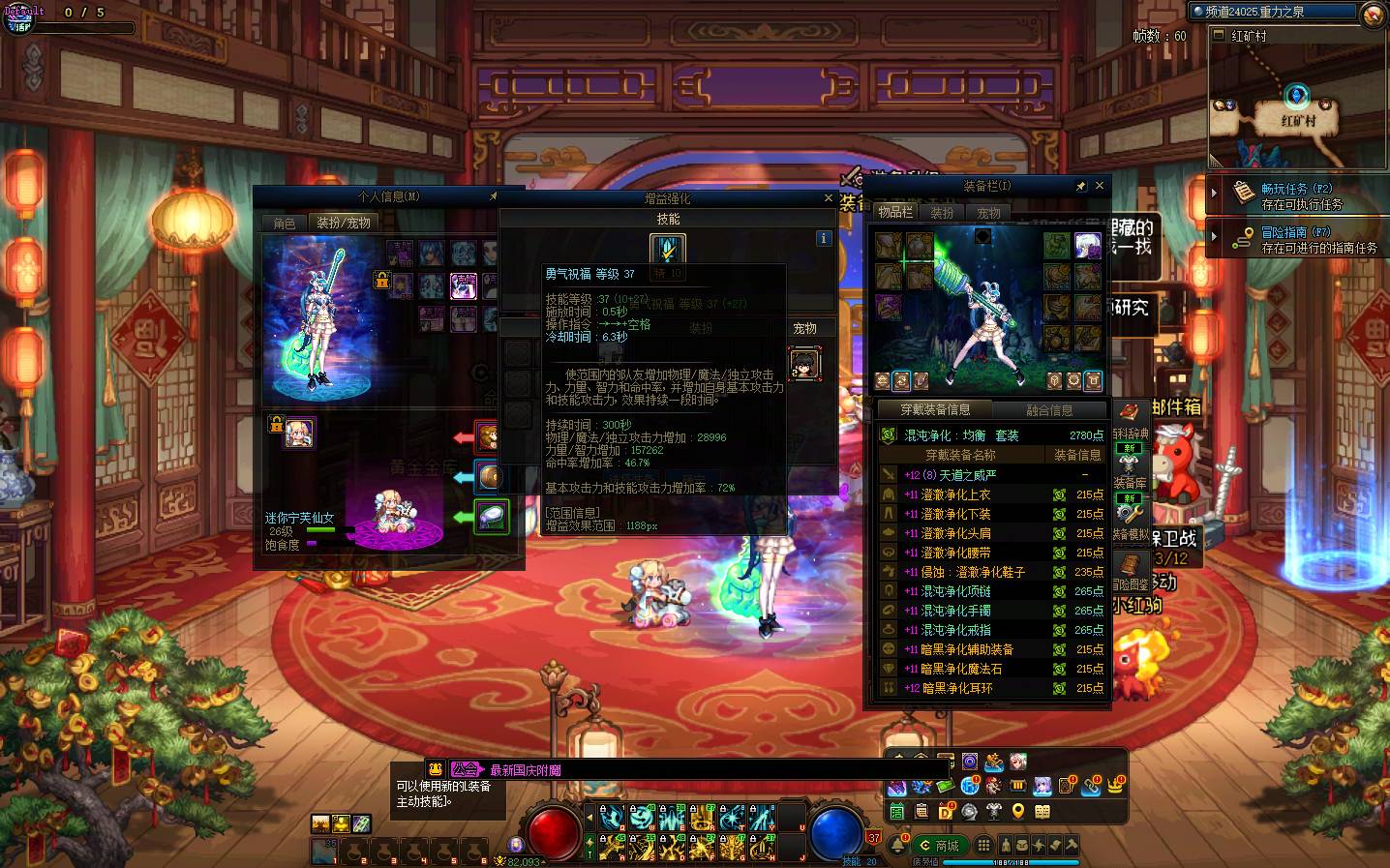Close the 装备栏 equipment window
Image resolution: width=1390 pixels, height=868 pixels.
coord(1099,186)
